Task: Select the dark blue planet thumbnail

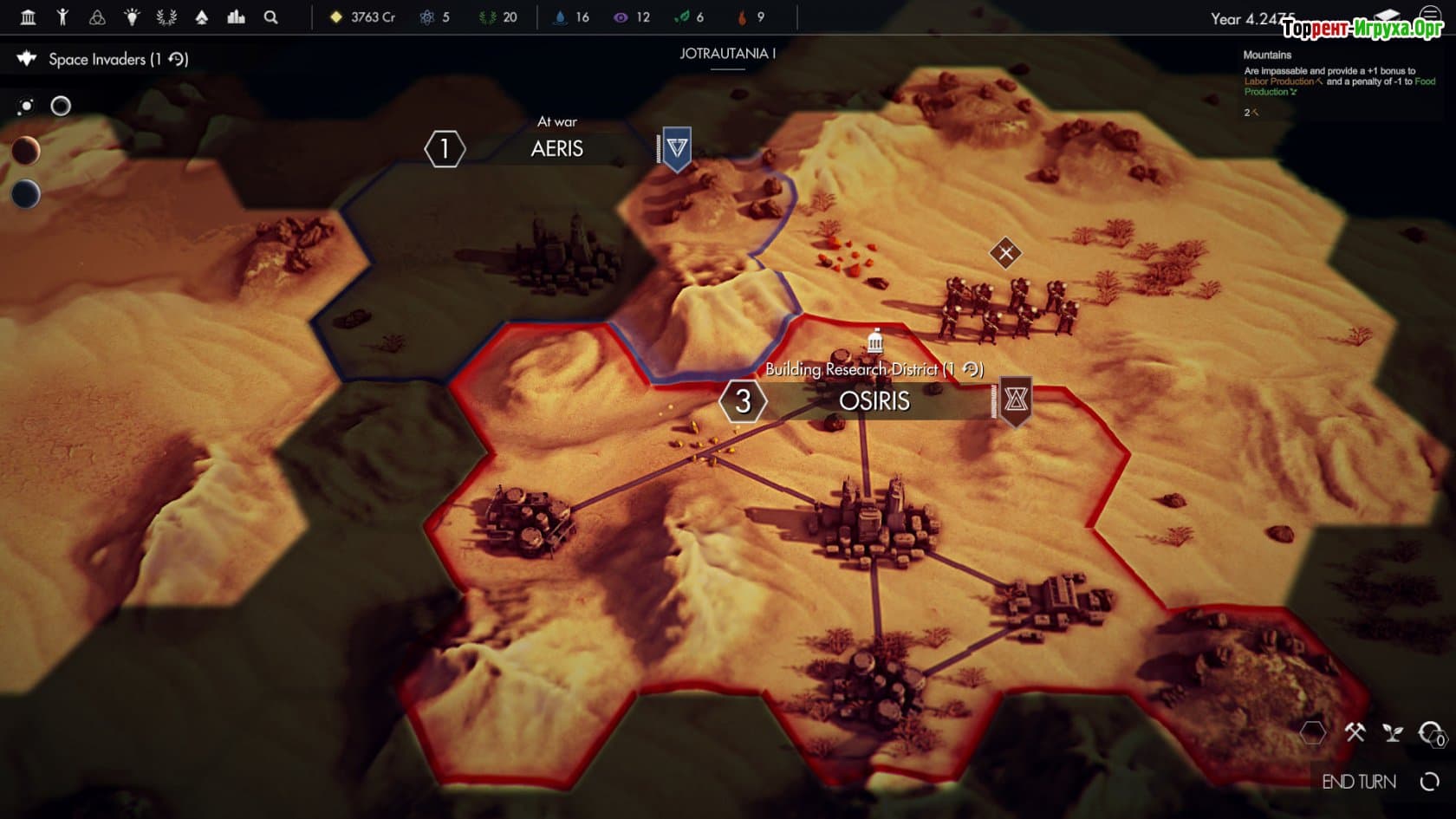Action: (x=26, y=193)
